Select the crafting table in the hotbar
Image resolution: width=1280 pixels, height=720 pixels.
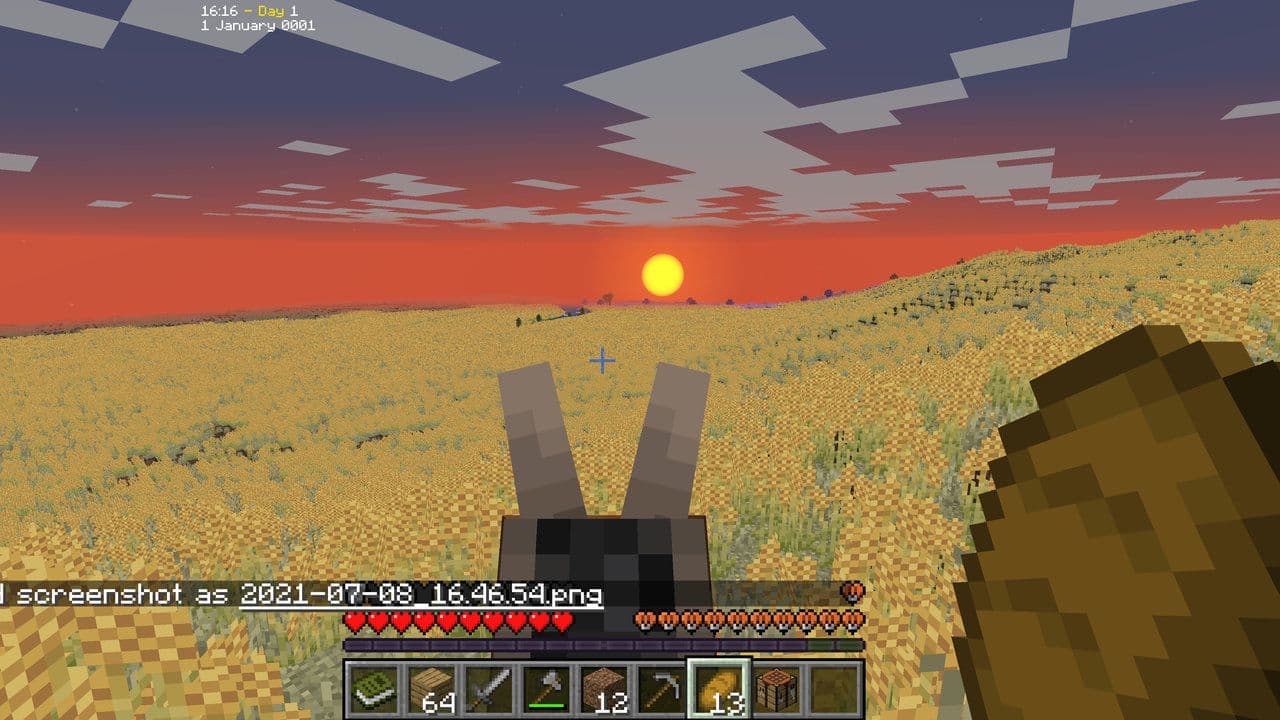[778, 686]
